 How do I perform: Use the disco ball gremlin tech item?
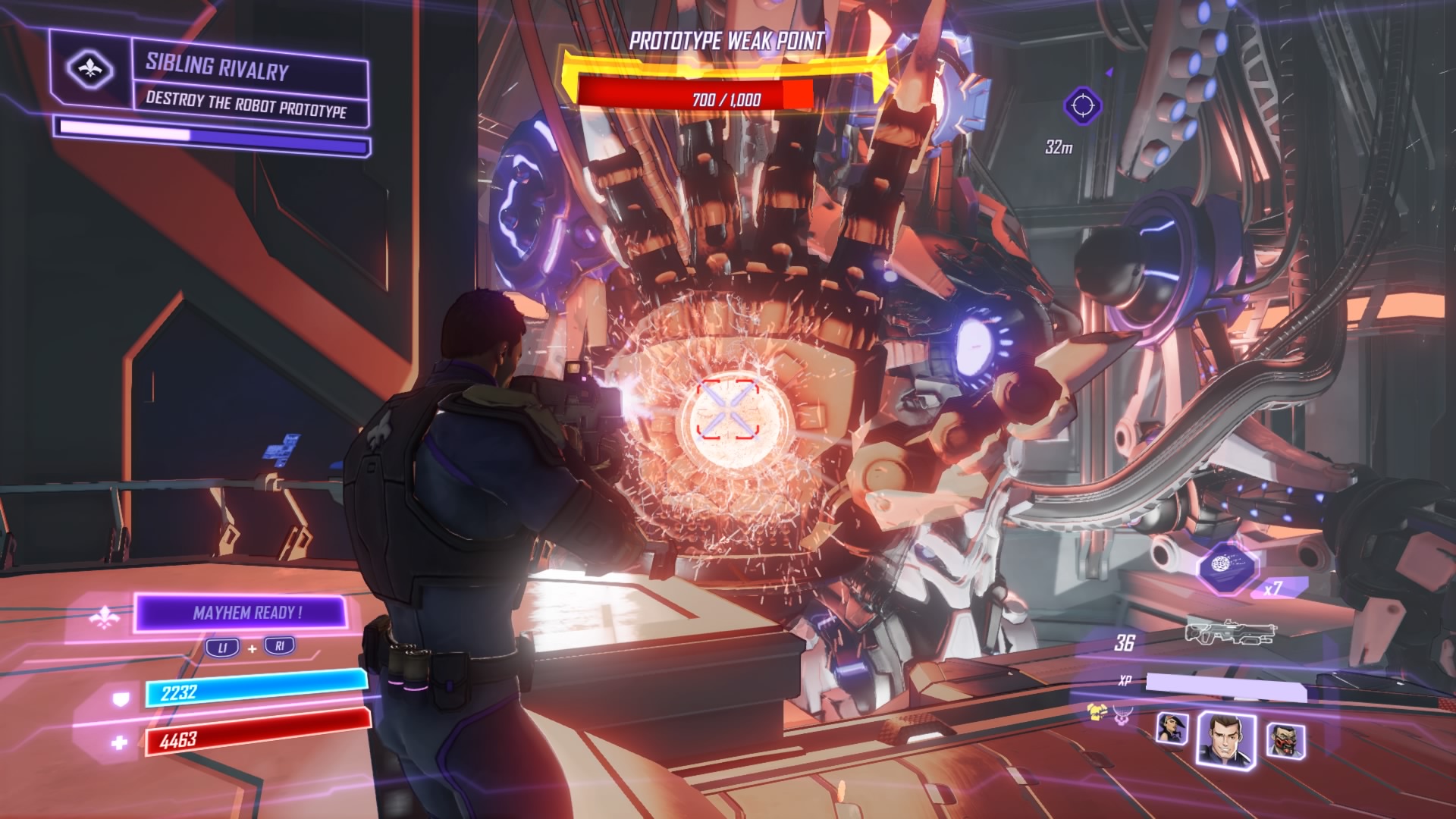pos(1227,566)
